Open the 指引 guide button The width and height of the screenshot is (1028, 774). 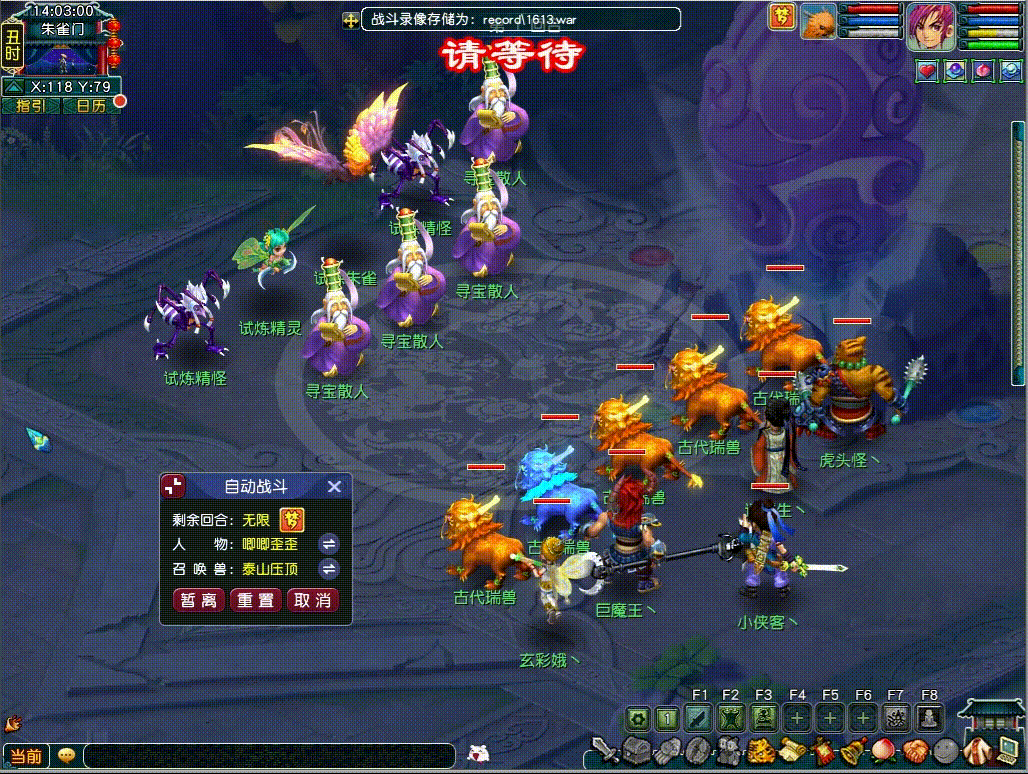click(30, 106)
